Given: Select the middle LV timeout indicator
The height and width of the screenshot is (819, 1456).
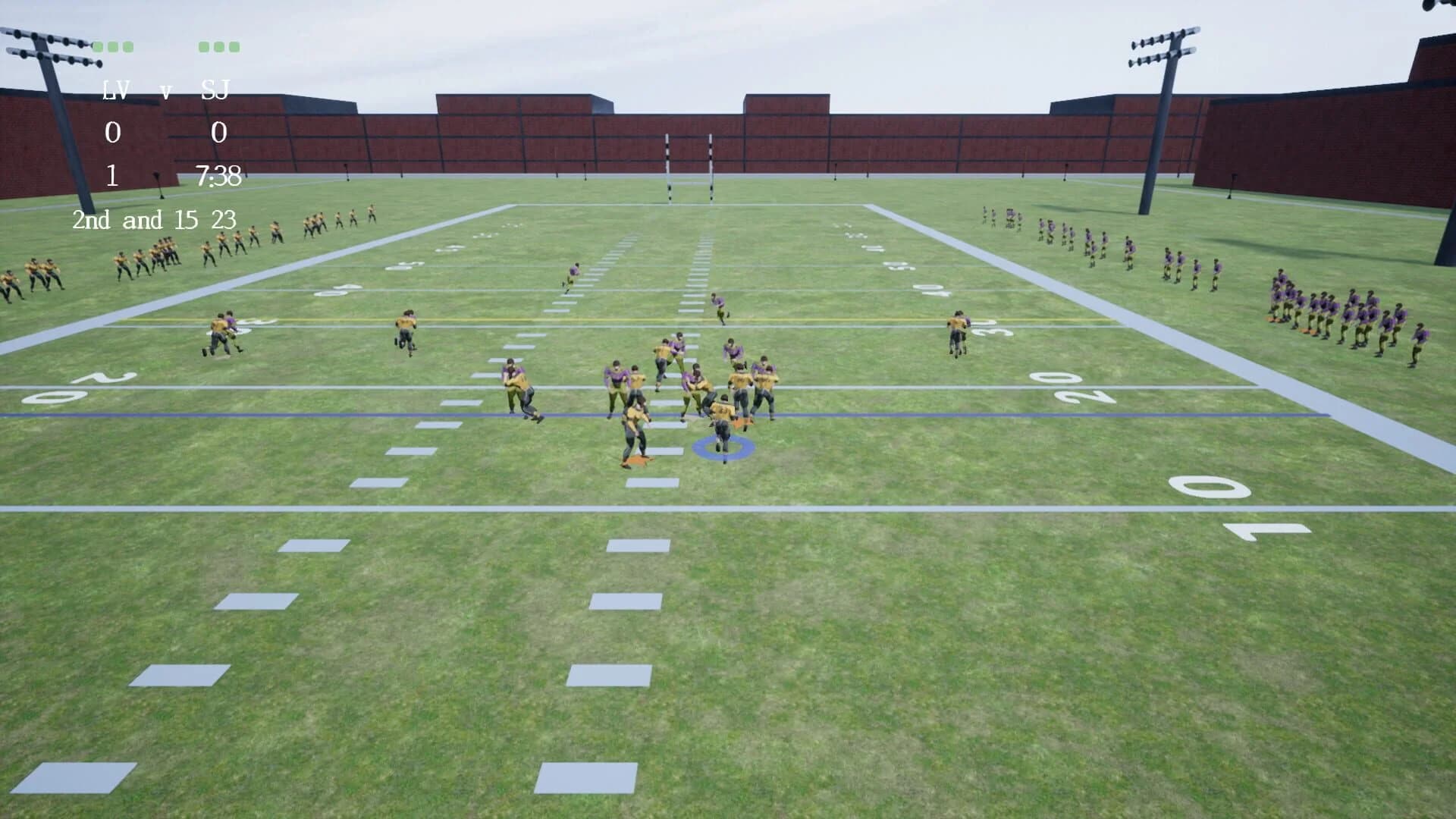Looking at the screenshot, I should coord(112,47).
